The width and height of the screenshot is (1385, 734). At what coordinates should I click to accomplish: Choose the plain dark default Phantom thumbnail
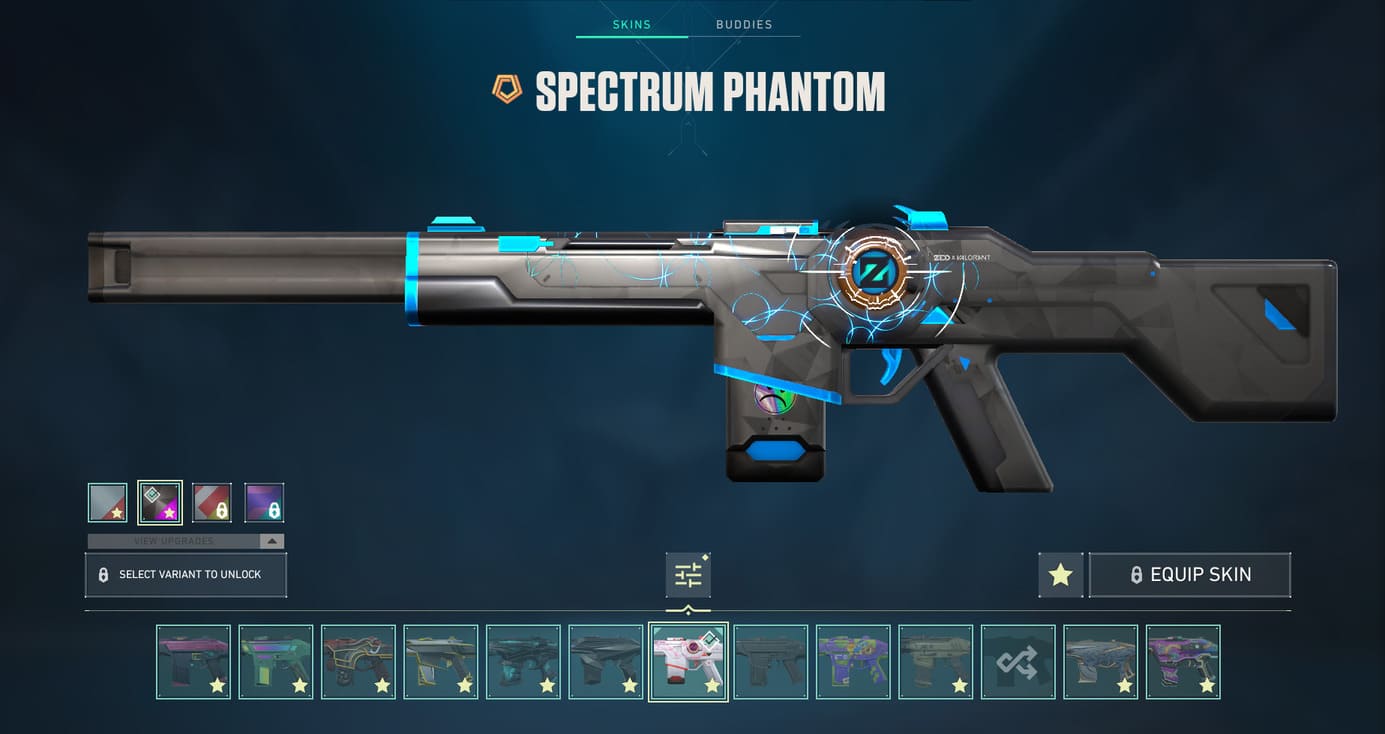[770, 661]
